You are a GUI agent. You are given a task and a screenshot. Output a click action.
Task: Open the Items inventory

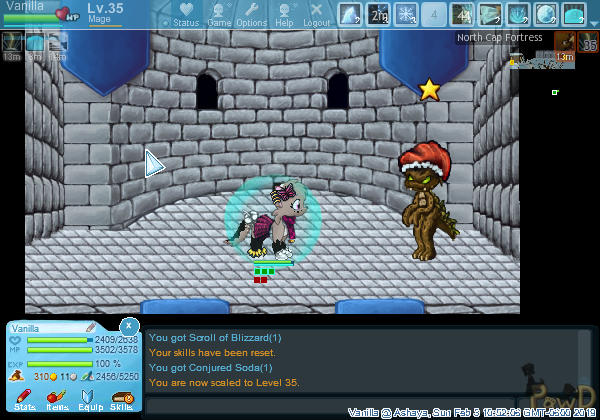(56, 399)
